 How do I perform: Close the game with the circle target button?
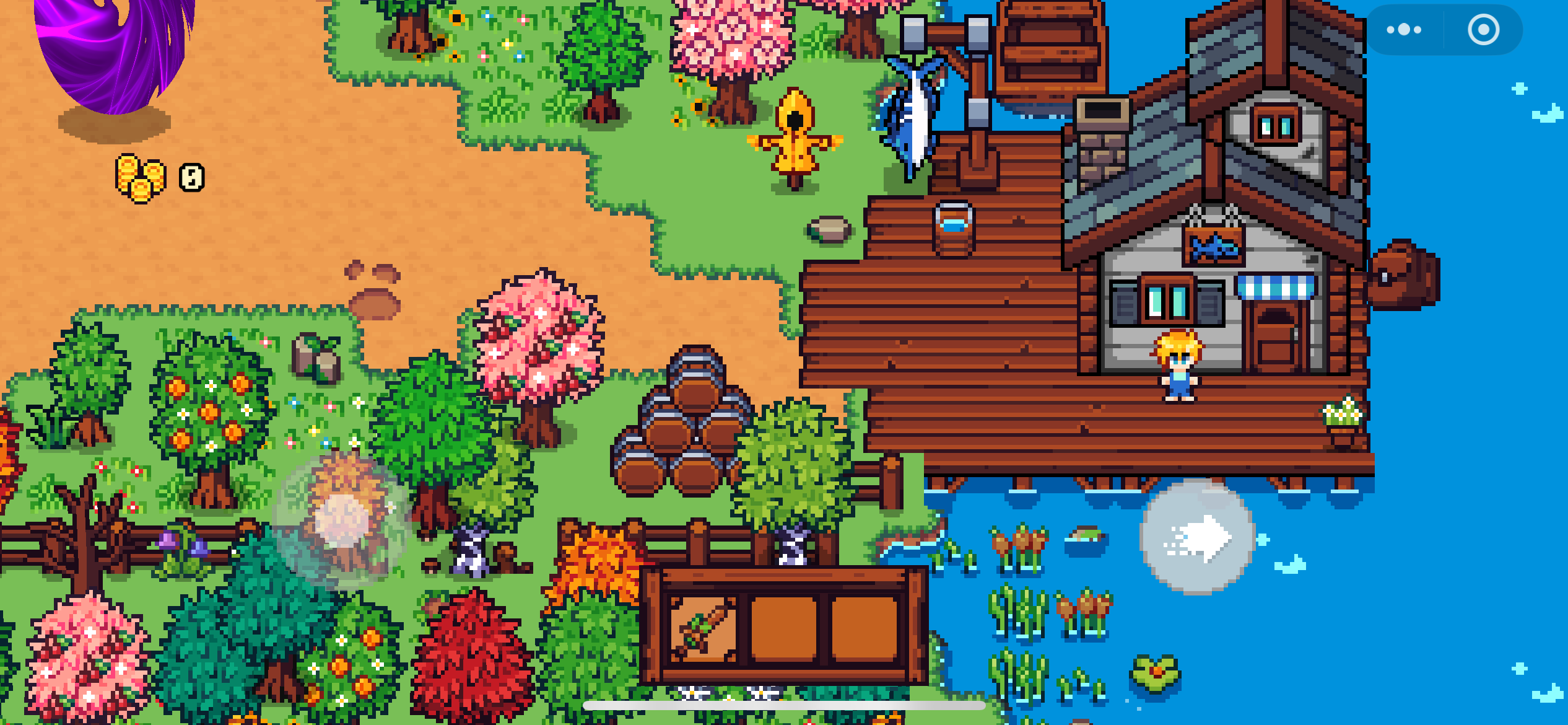[1483, 30]
